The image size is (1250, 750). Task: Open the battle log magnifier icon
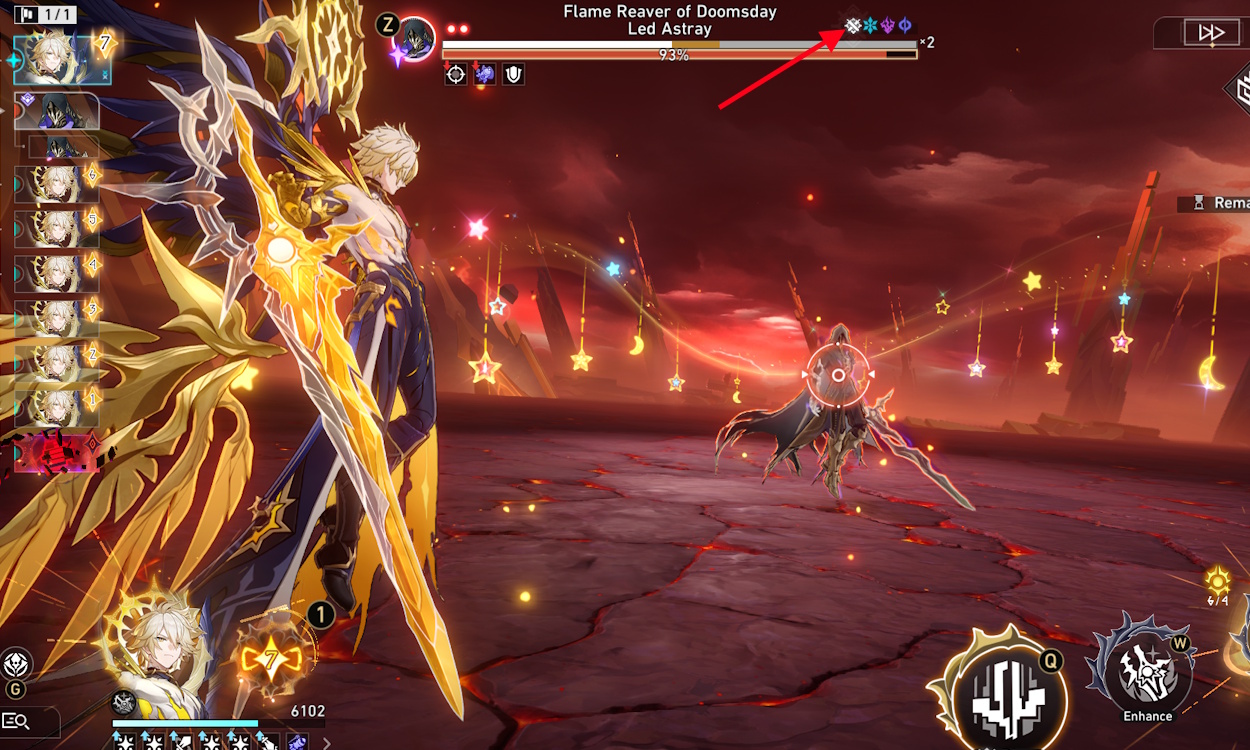tap(15, 720)
